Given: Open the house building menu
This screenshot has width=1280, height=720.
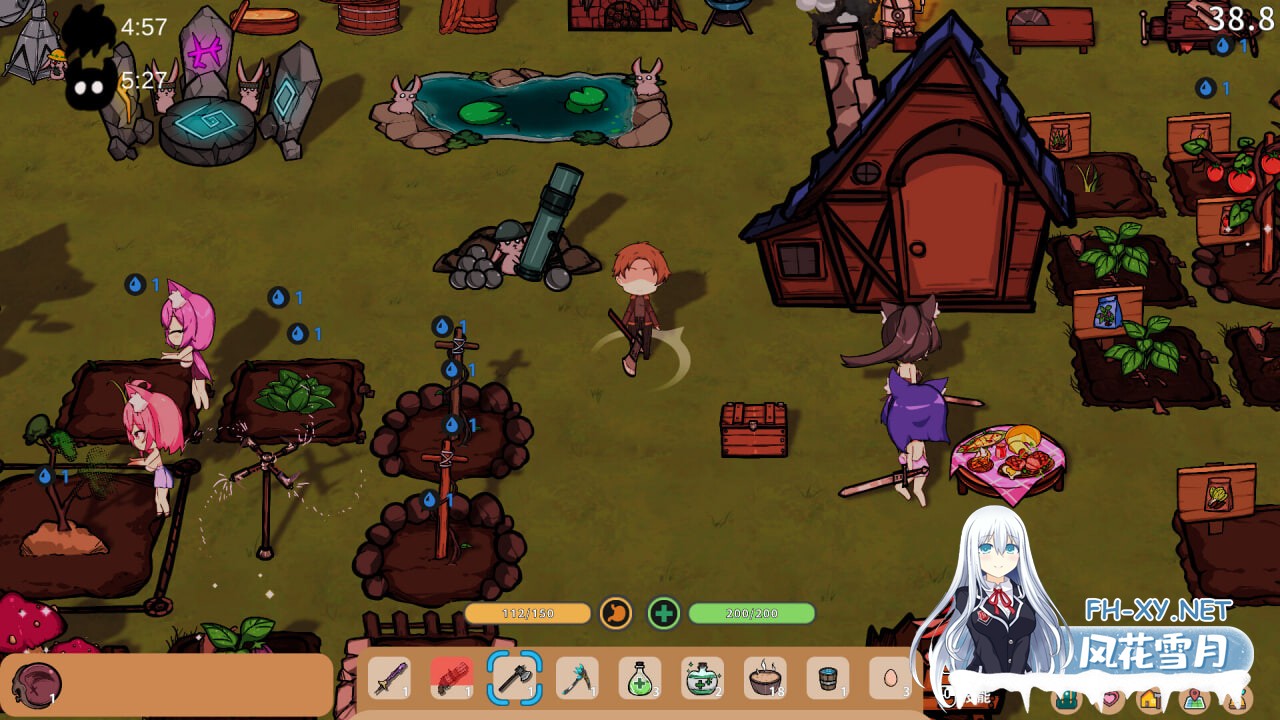Looking at the screenshot, I should pyautogui.click(x=1150, y=700).
